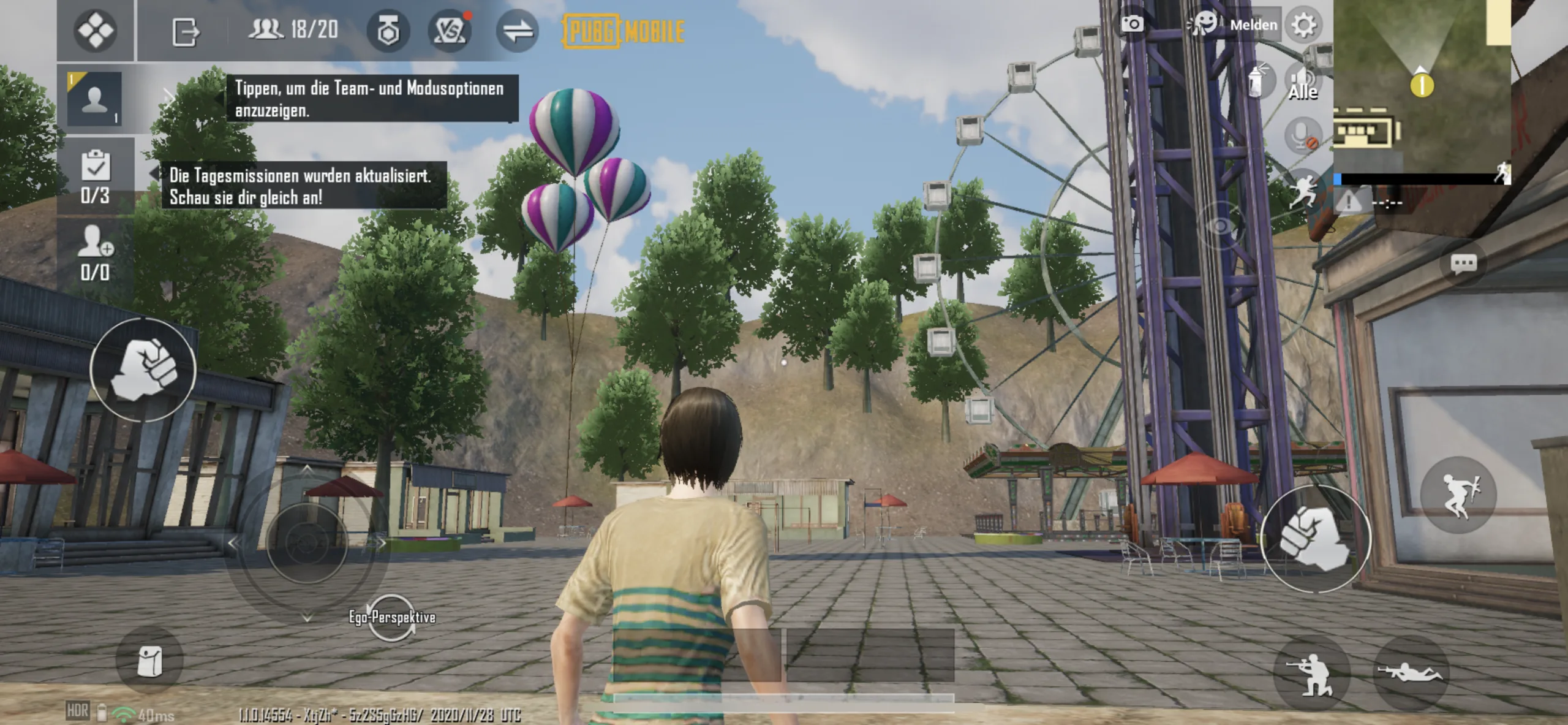The width and height of the screenshot is (1568, 725).
Task: Expand the minimap
Action: pos(1421,86)
